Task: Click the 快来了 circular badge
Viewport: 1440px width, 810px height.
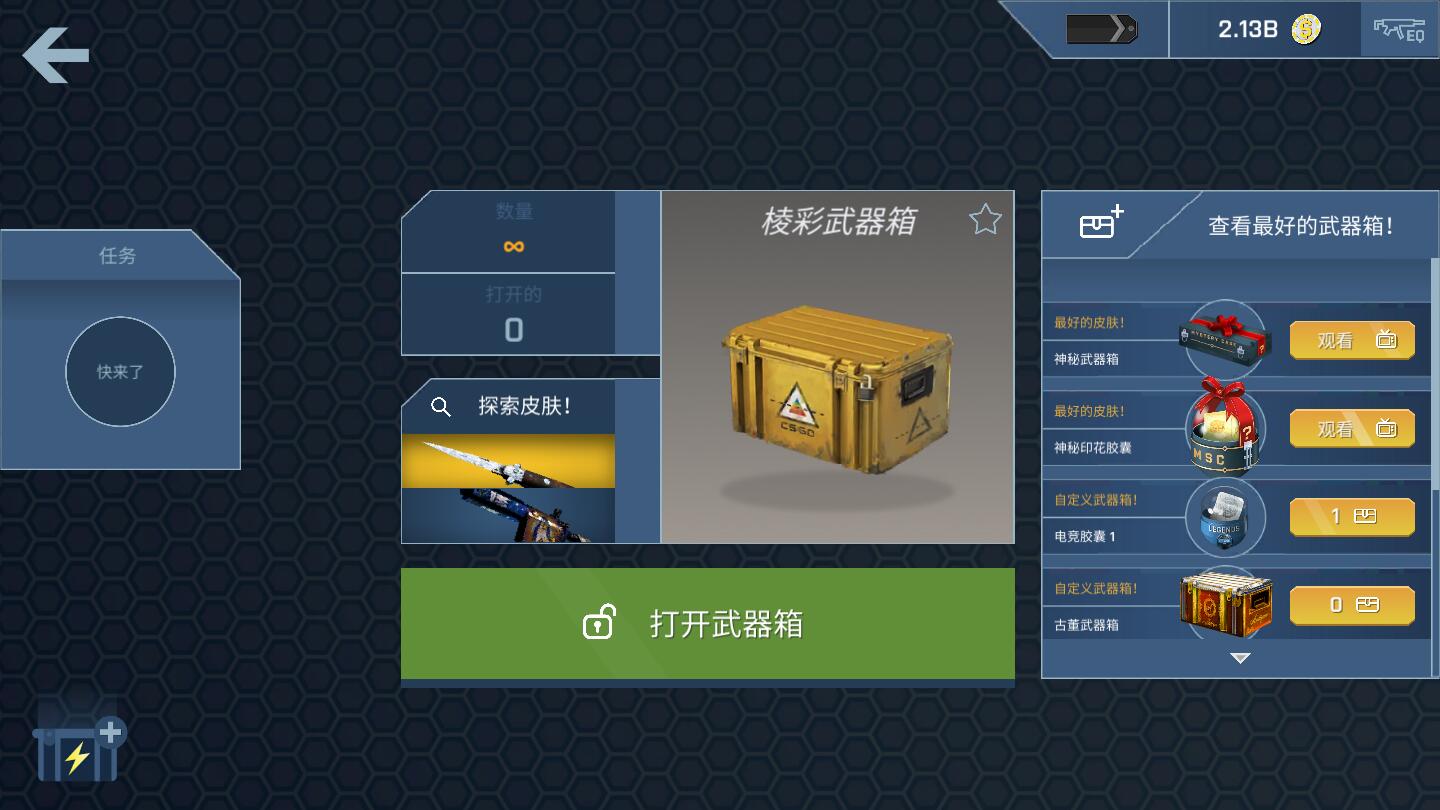Action: pyautogui.click(x=120, y=372)
